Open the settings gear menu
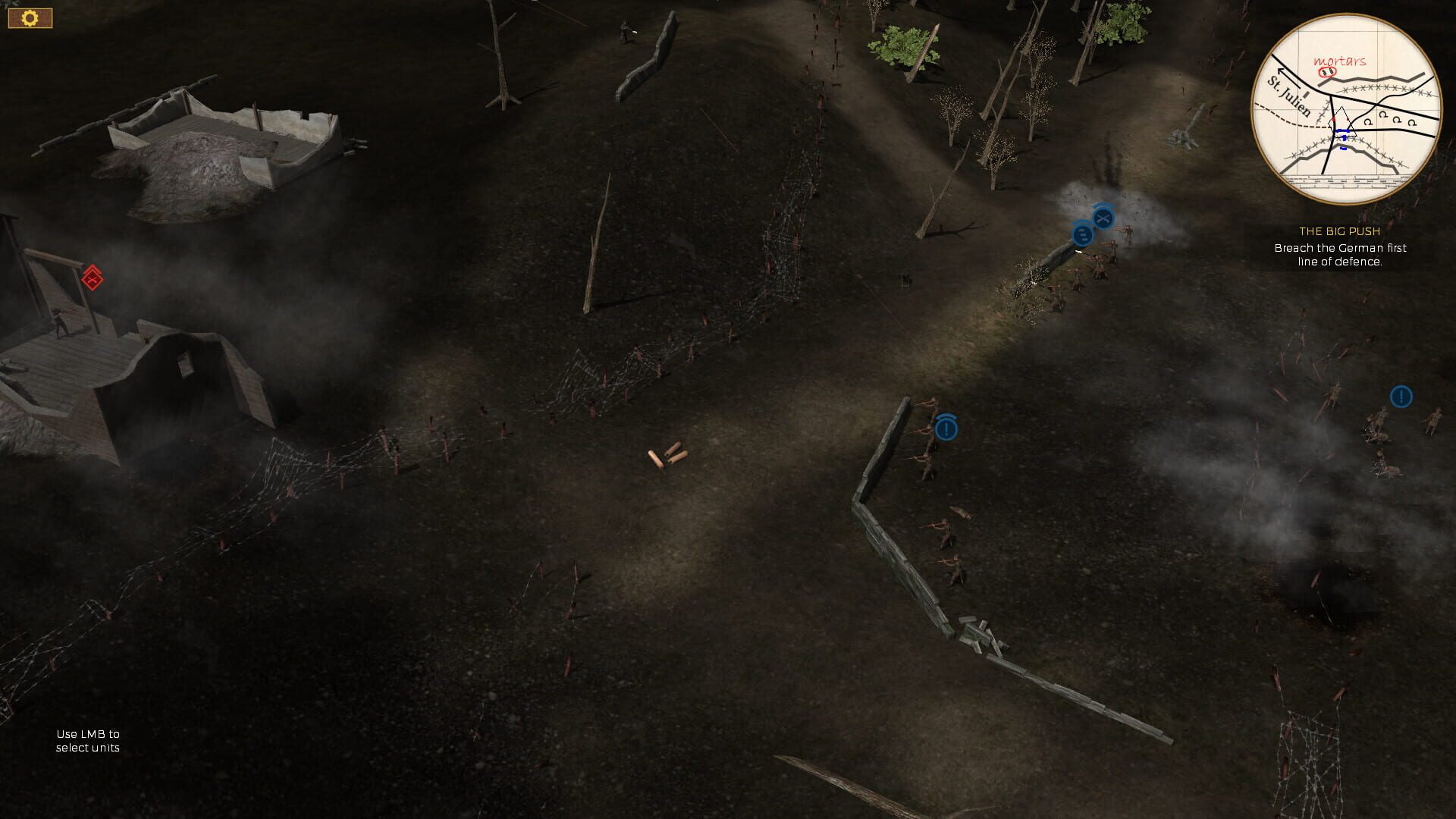This screenshot has height=819, width=1456. (29, 17)
